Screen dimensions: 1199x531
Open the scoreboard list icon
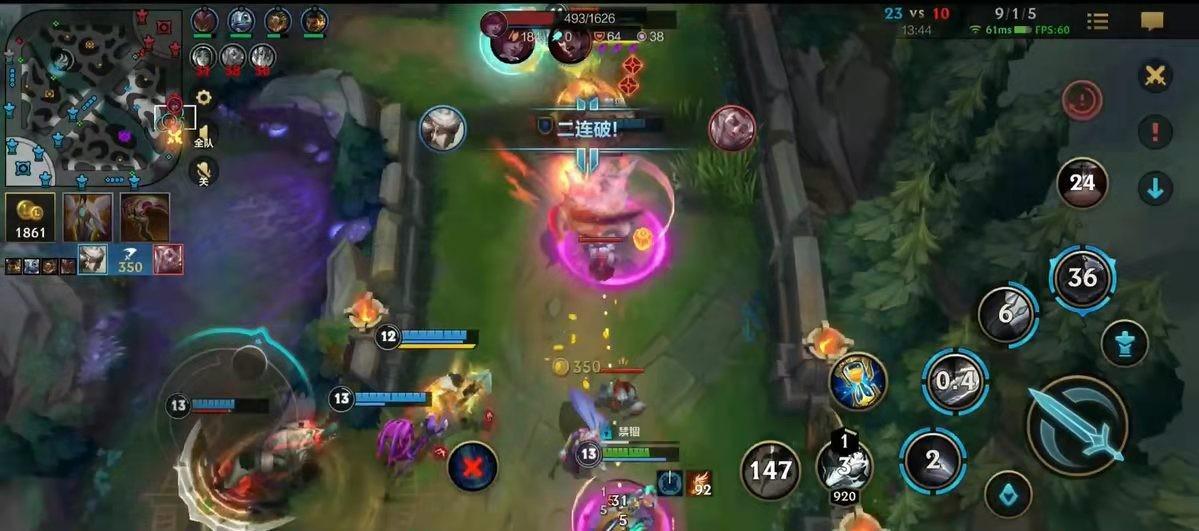[1098, 21]
